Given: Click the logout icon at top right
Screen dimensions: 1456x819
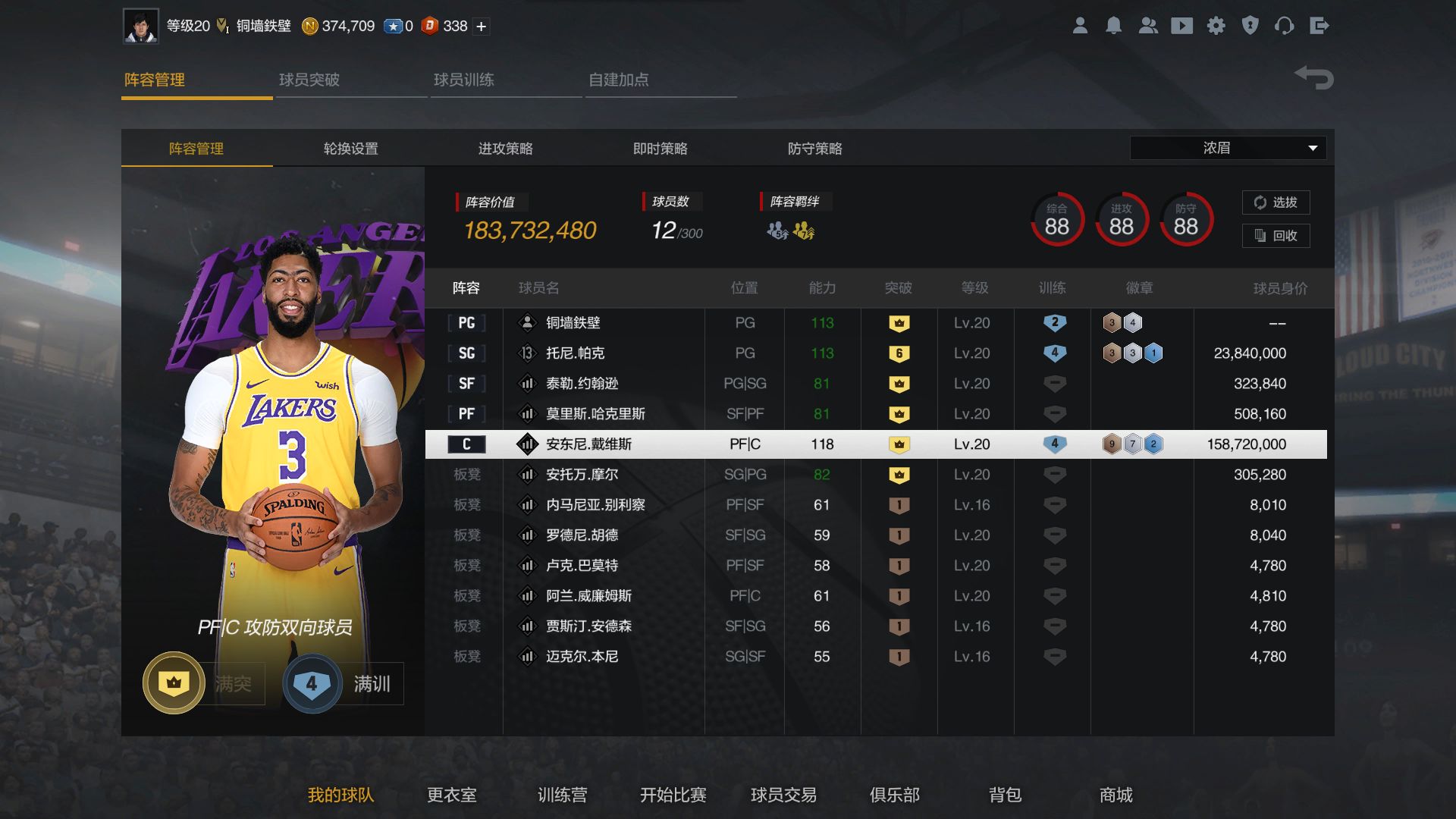Looking at the screenshot, I should (x=1320, y=25).
